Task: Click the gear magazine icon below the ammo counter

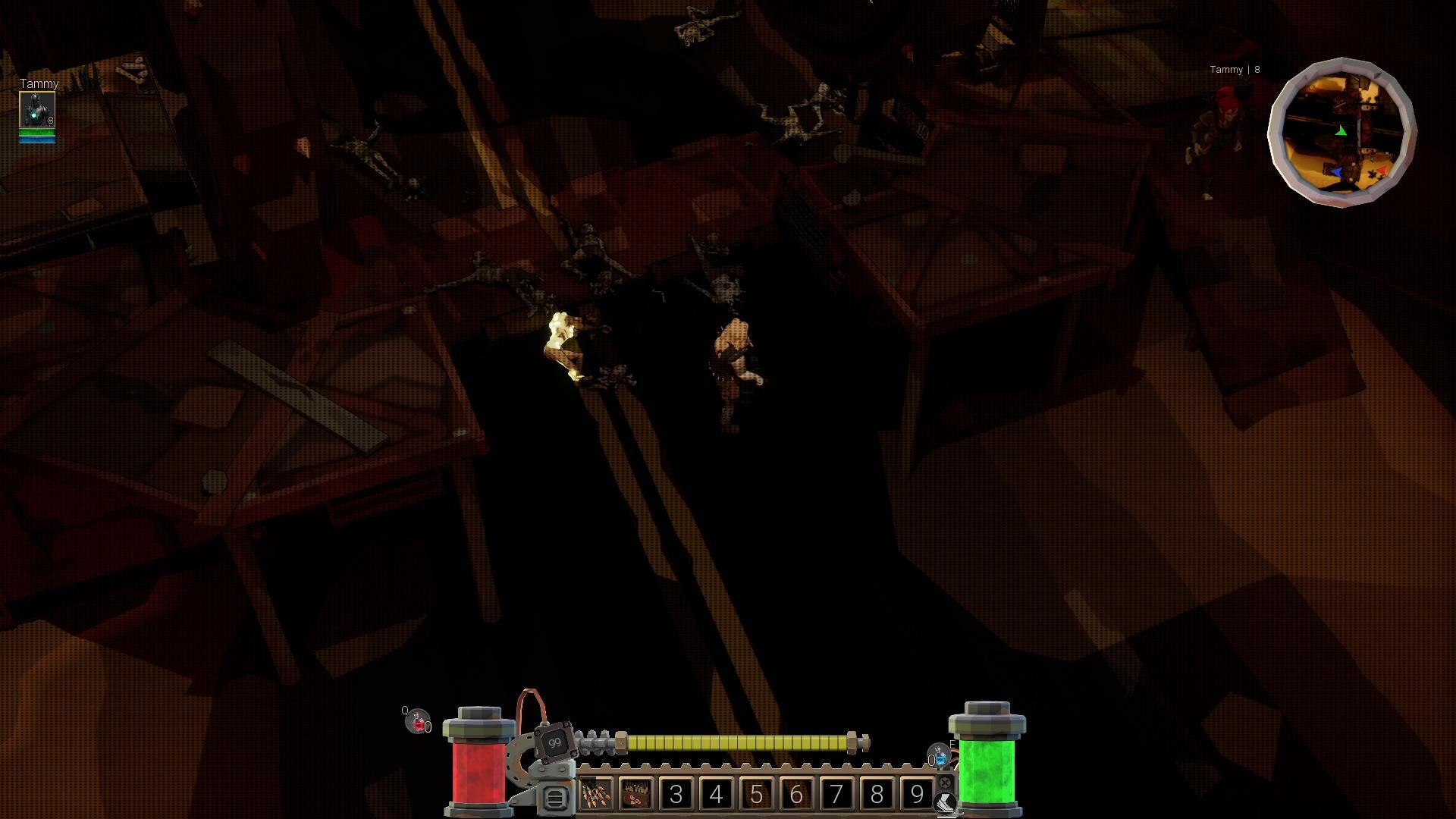Action: pos(554,799)
